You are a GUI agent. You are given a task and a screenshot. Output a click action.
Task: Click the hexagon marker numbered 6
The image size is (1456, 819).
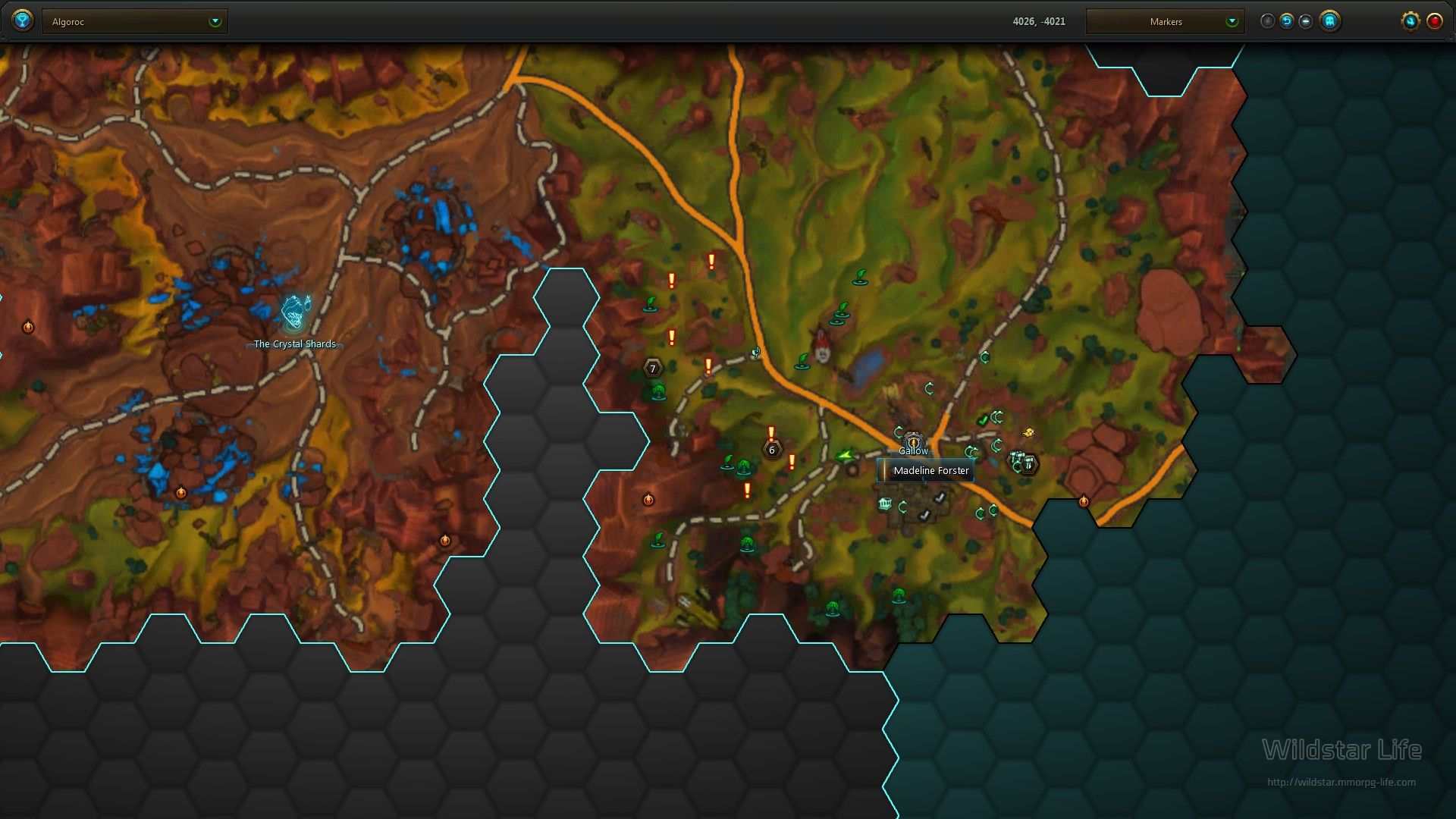point(771,450)
